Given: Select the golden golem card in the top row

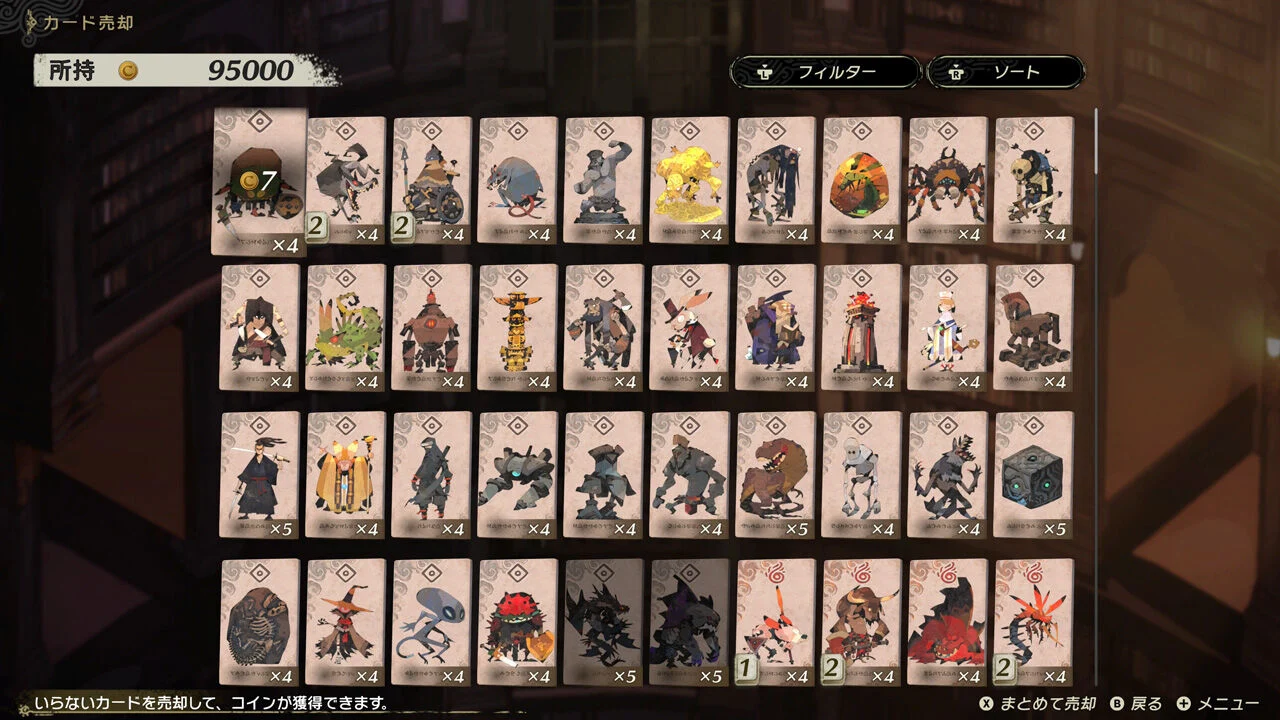Looking at the screenshot, I should pos(688,178).
